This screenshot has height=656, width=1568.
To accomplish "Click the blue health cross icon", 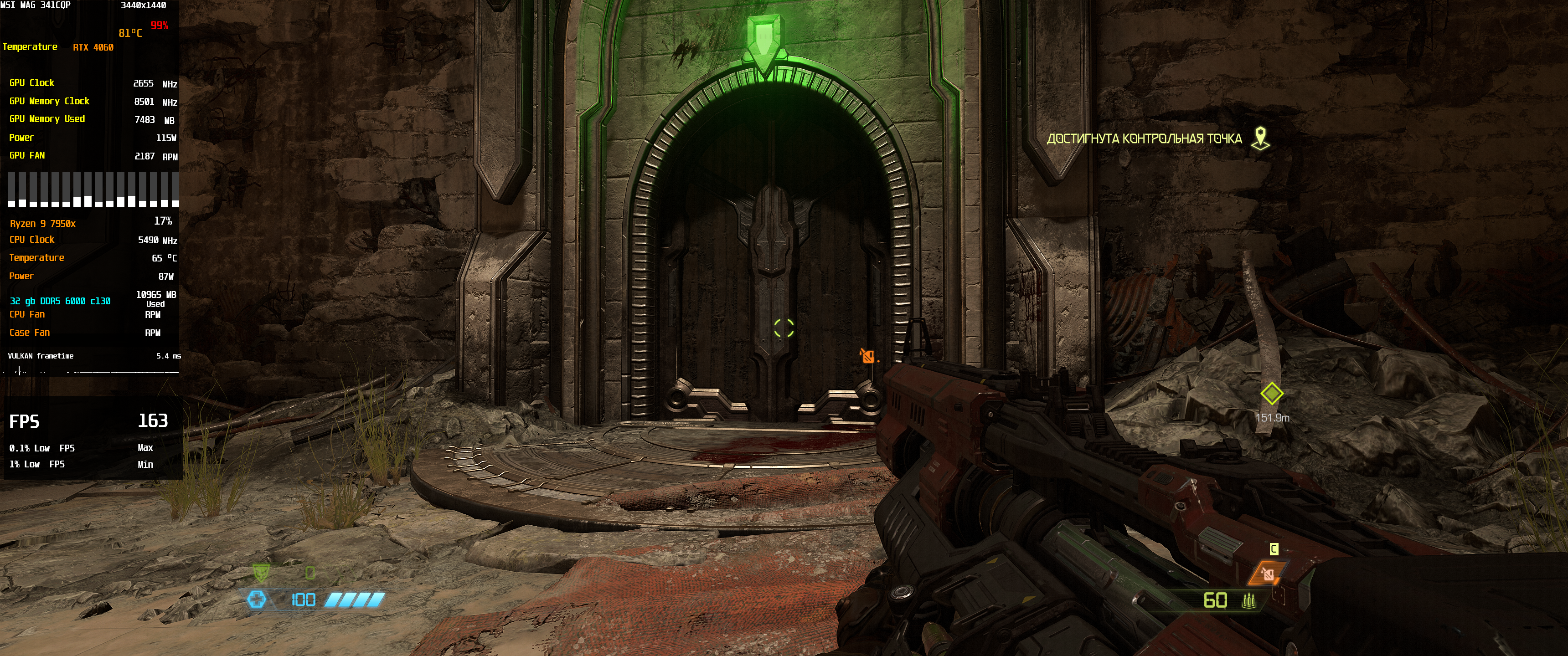I will [x=256, y=600].
